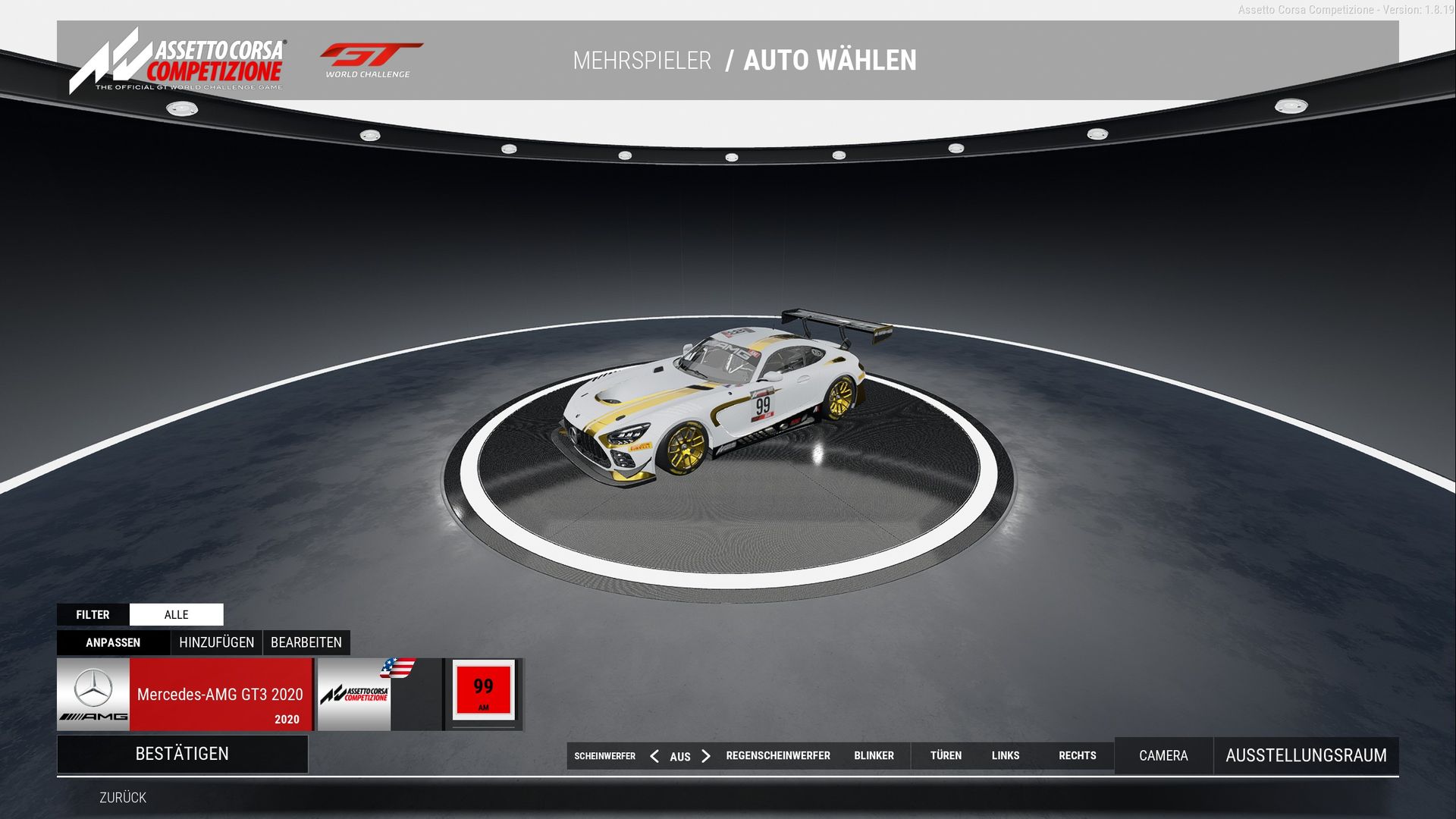Toggle the Blinker indicators
The image size is (1456, 819).
coord(874,756)
